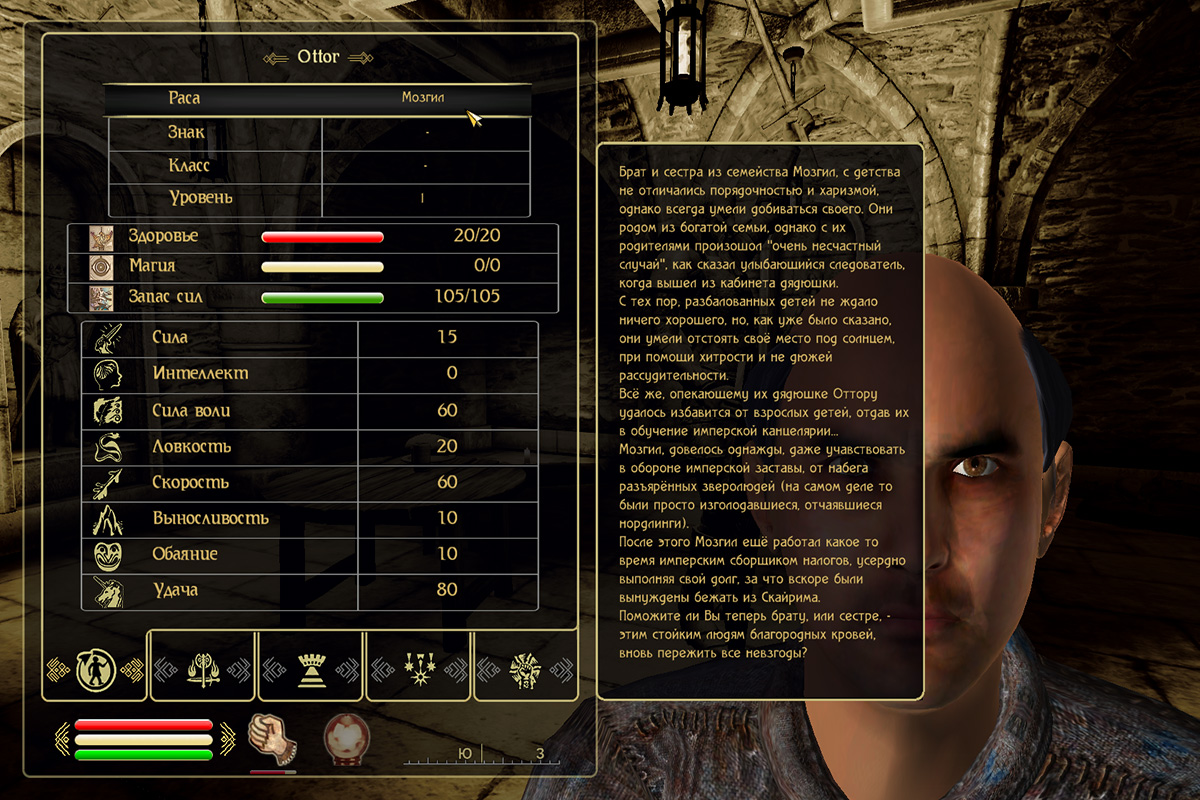Image resolution: width=1200 pixels, height=800 pixels.
Task: Choose the Удача attribute row
Action: pyautogui.click(x=310, y=590)
